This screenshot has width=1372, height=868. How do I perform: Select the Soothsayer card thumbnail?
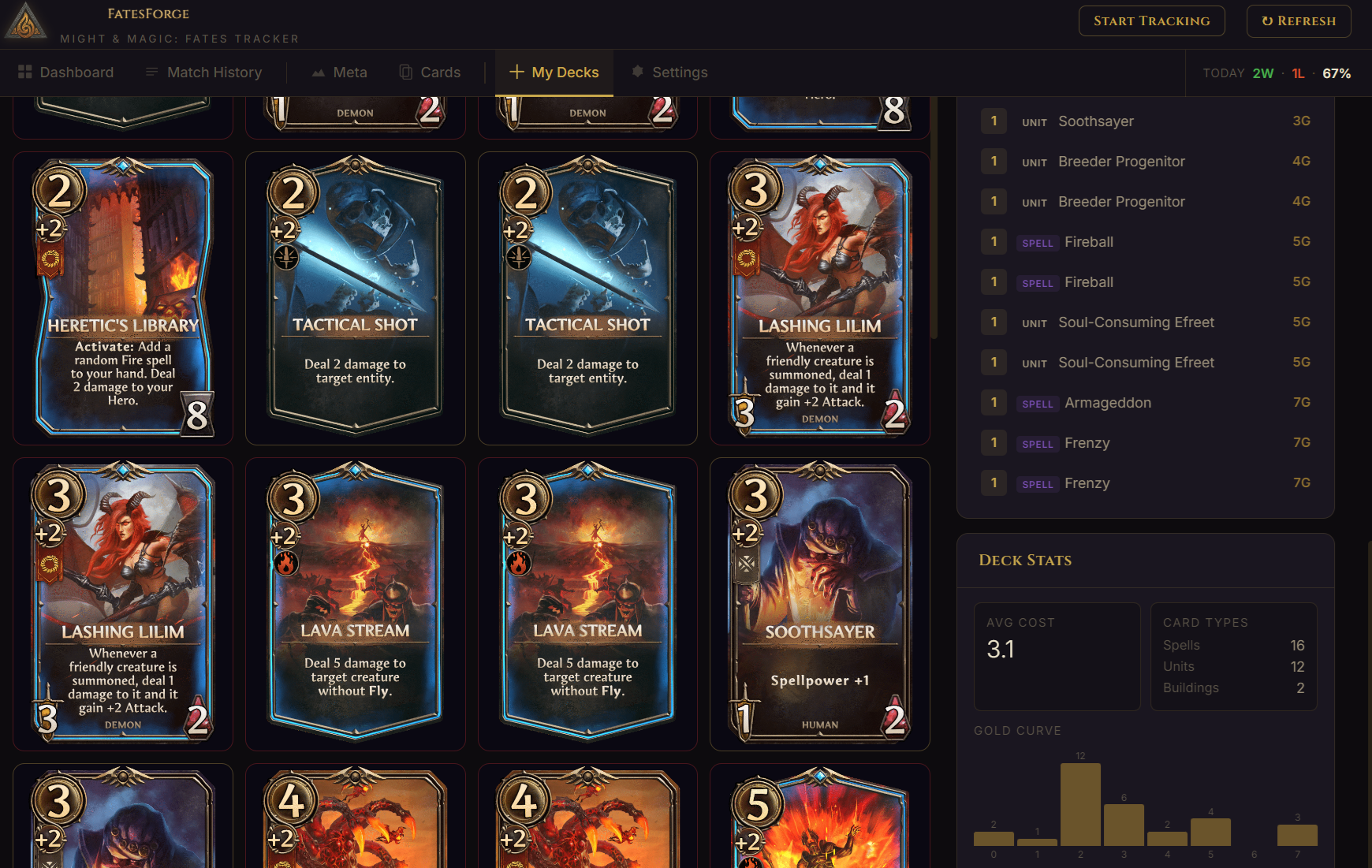pyautogui.click(x=819, y=602)
